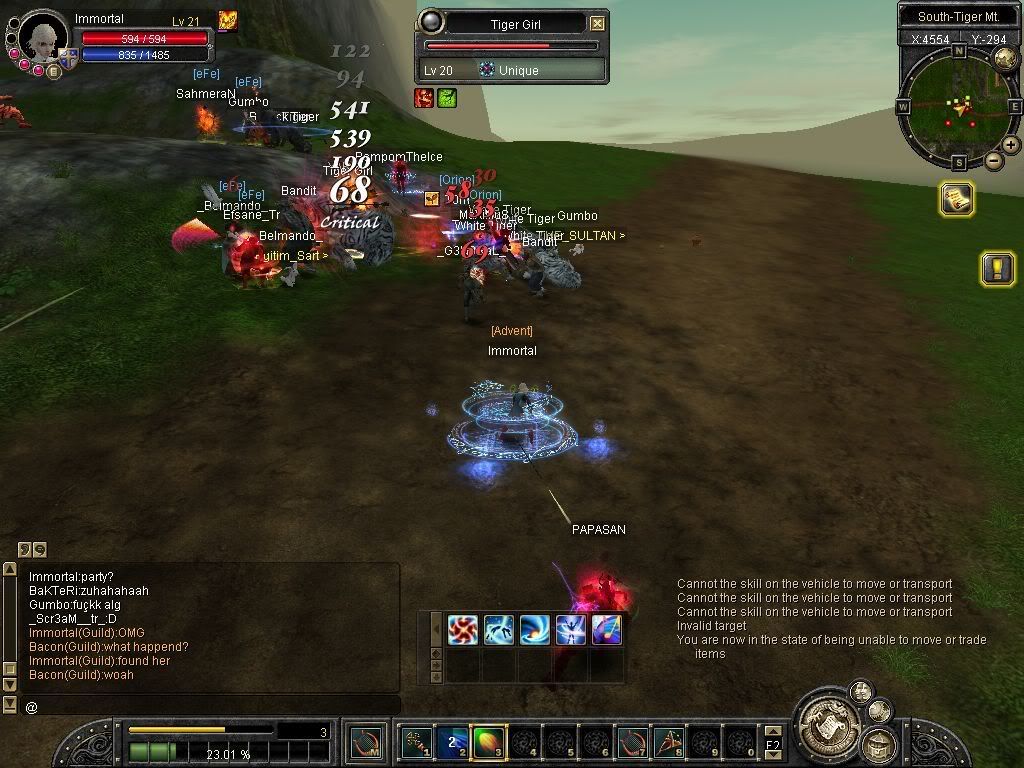1024x768 pixels.
Task: Zoom out the minimap with the minus button
Action: (994, 160)
